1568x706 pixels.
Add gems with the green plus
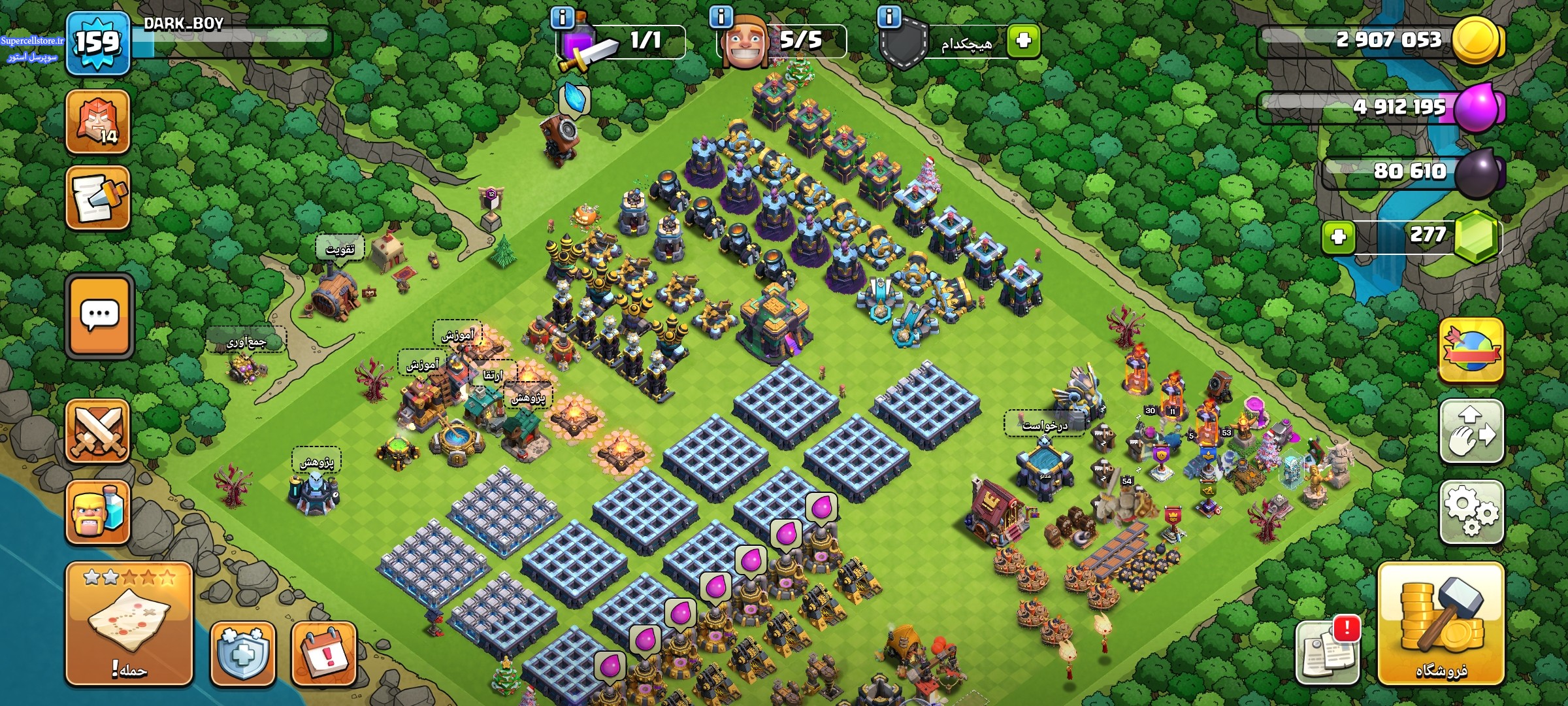click(x=1338, y=236)
